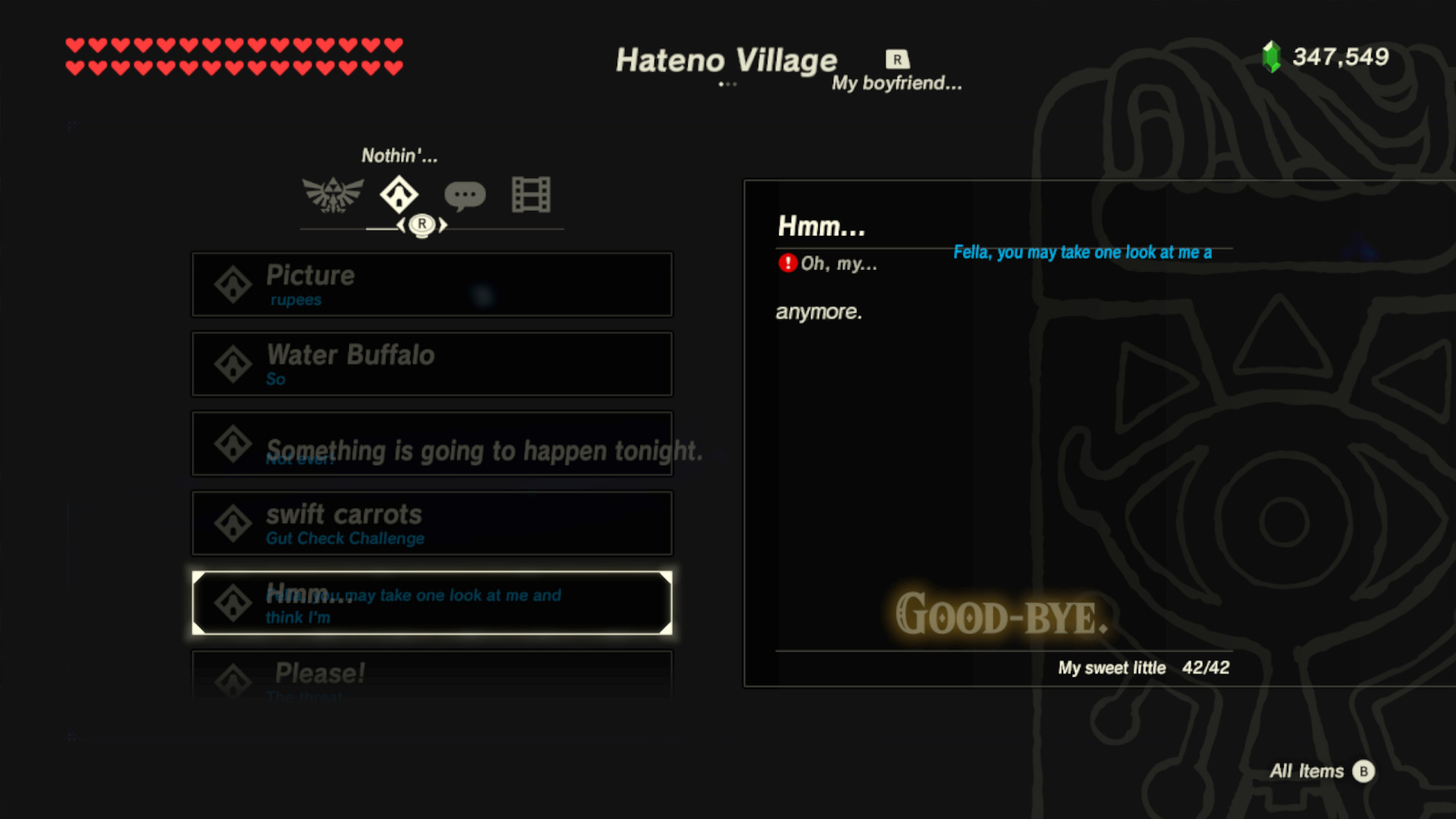
Task: Open the Sheikah shrine album category
Action: 399,196
